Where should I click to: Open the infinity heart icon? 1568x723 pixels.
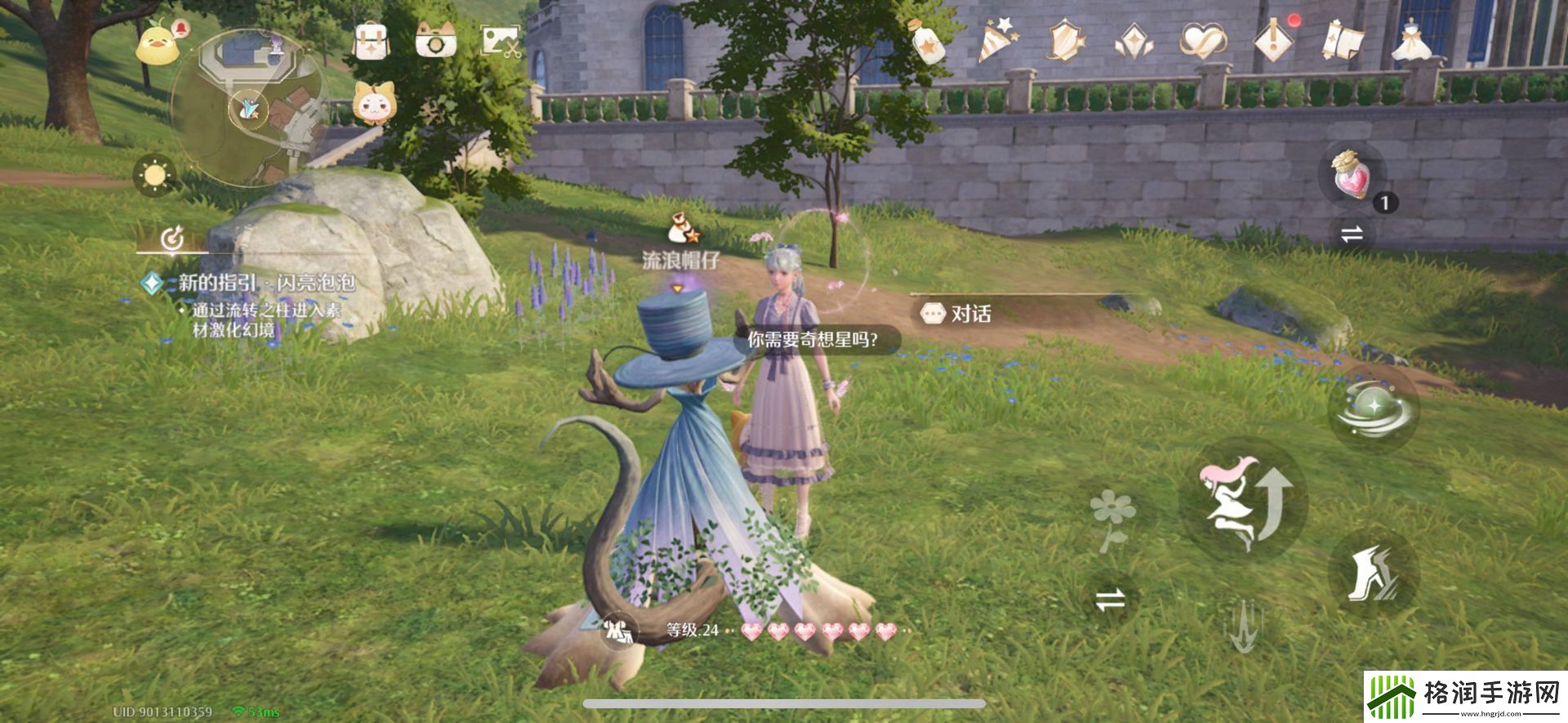coord(1202,41)
